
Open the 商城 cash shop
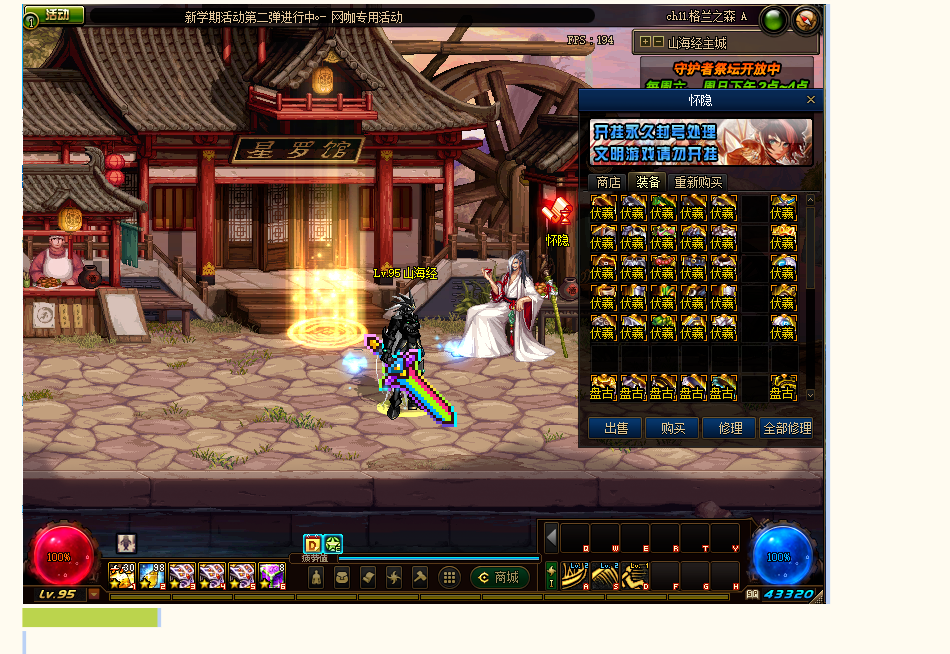(x=500, y=578)
